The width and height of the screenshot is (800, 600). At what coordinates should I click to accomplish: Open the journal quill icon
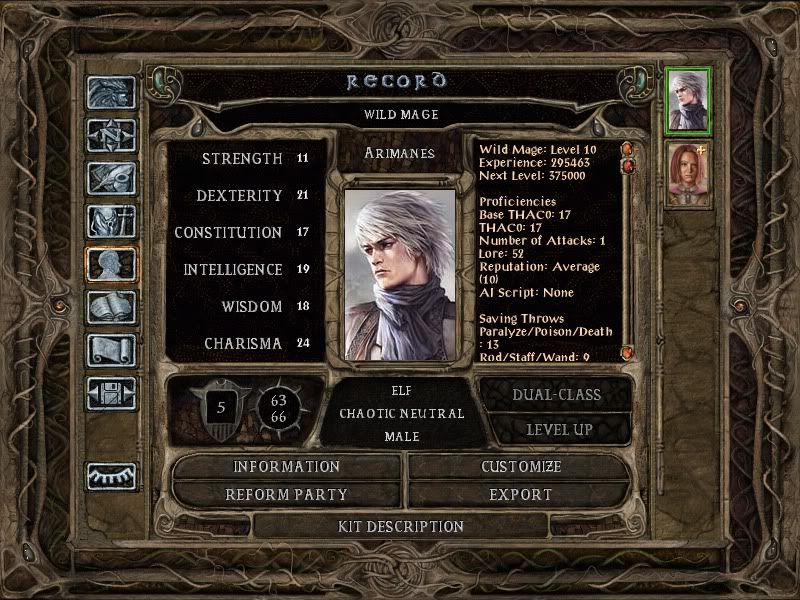coord(111,178)
